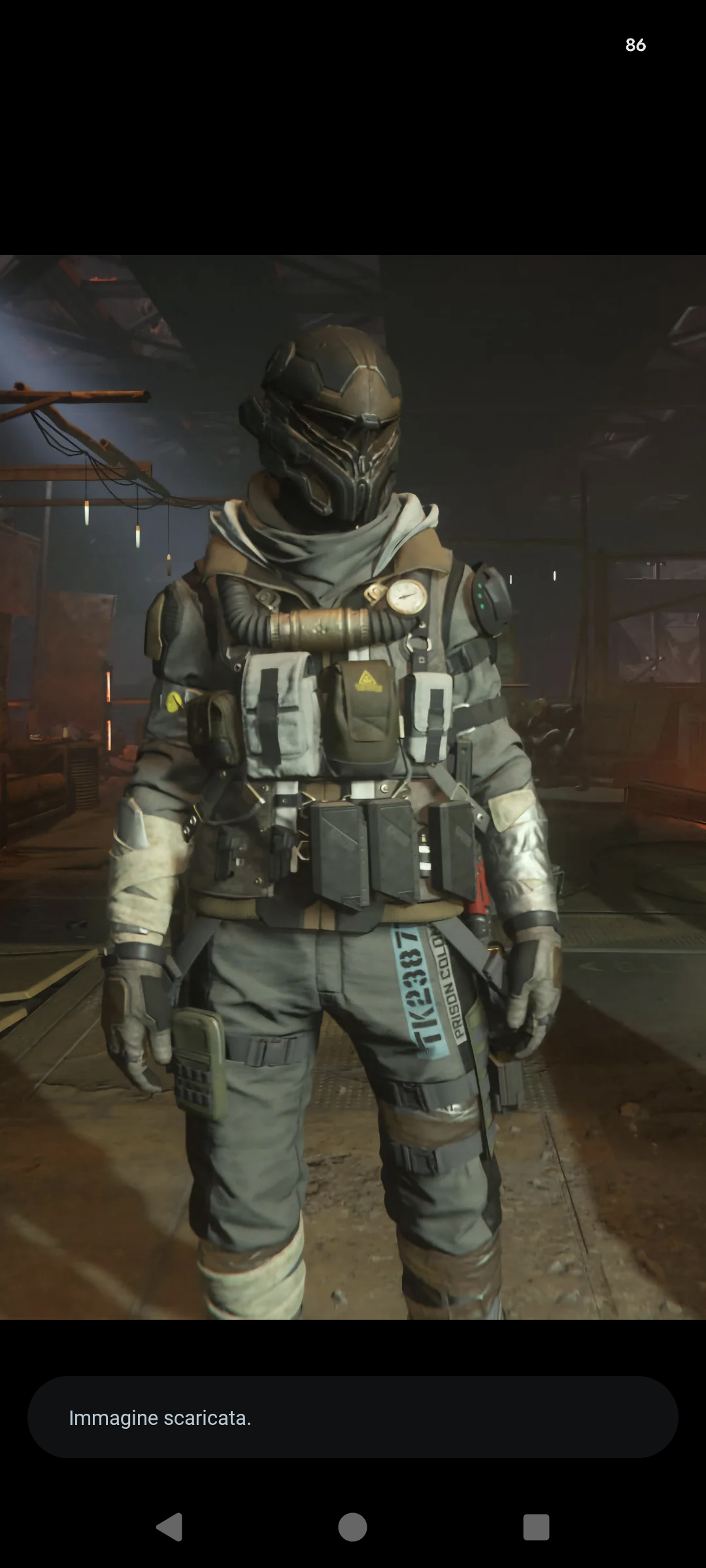Tap the Android home circle button
Image resolution: width=706 pixels, height=1568 pixels.
tap(352, 1527)
